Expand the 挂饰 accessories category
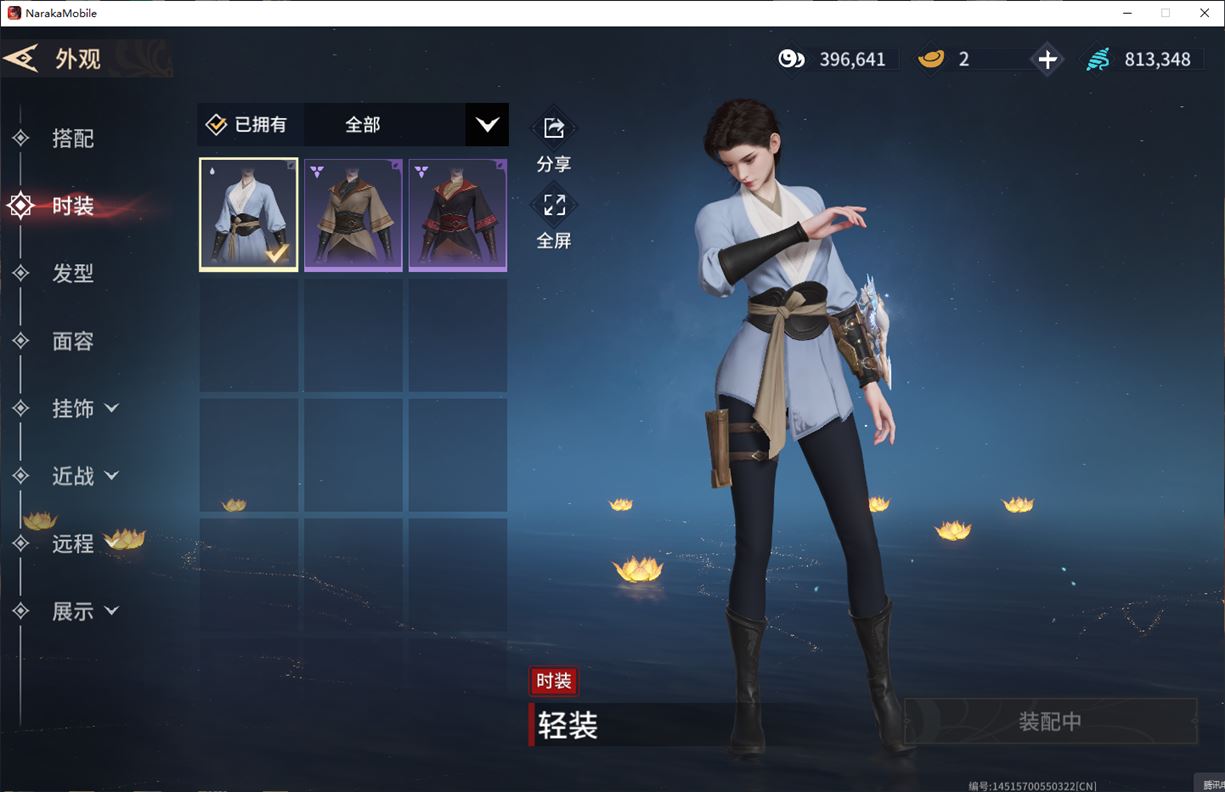This screenshot has height=792, width=1225. tap(84, 408)
